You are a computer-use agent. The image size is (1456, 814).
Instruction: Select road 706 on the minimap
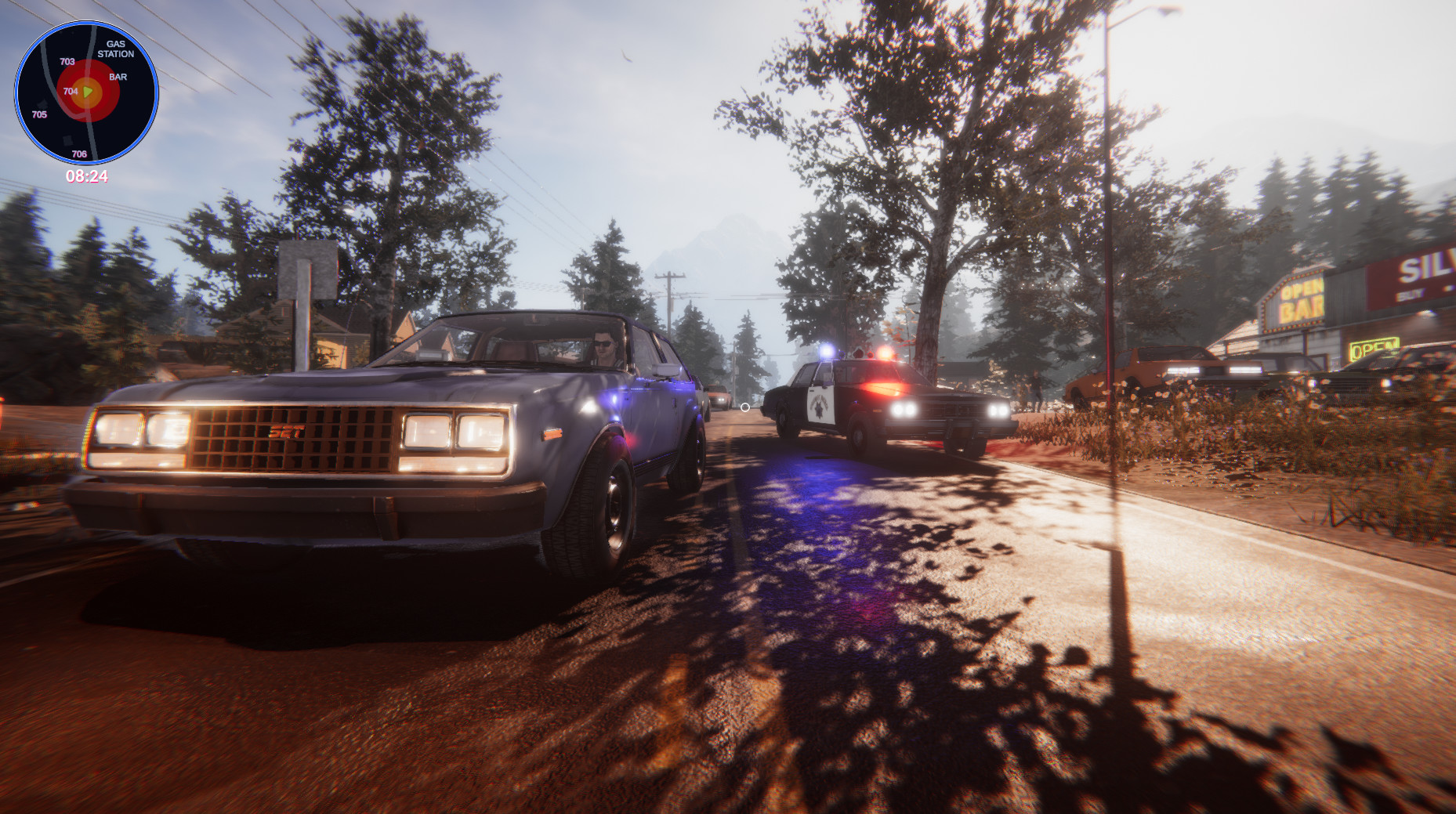(x=79, y=154)
